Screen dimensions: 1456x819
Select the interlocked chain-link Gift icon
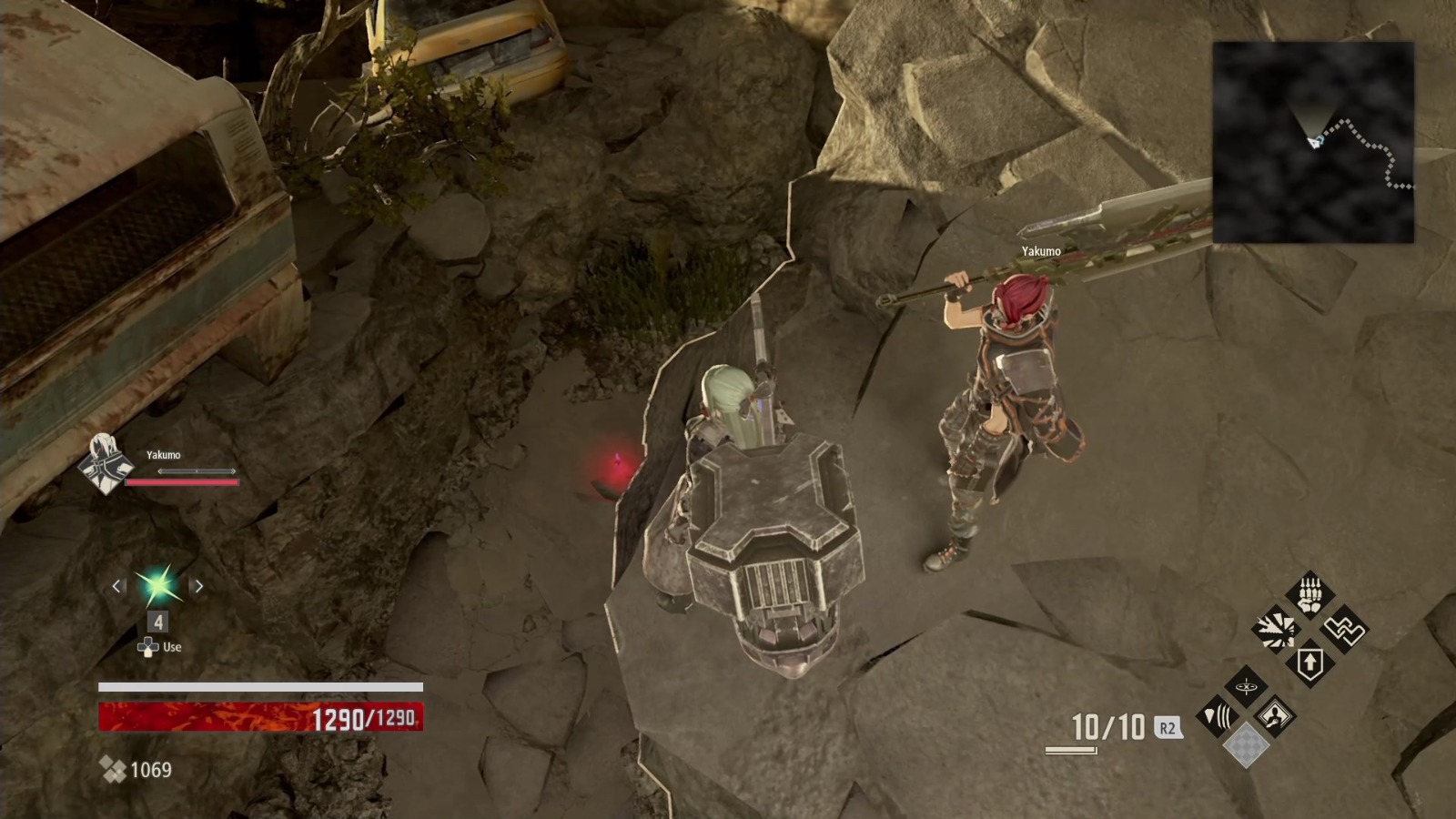click(1344, 629)
